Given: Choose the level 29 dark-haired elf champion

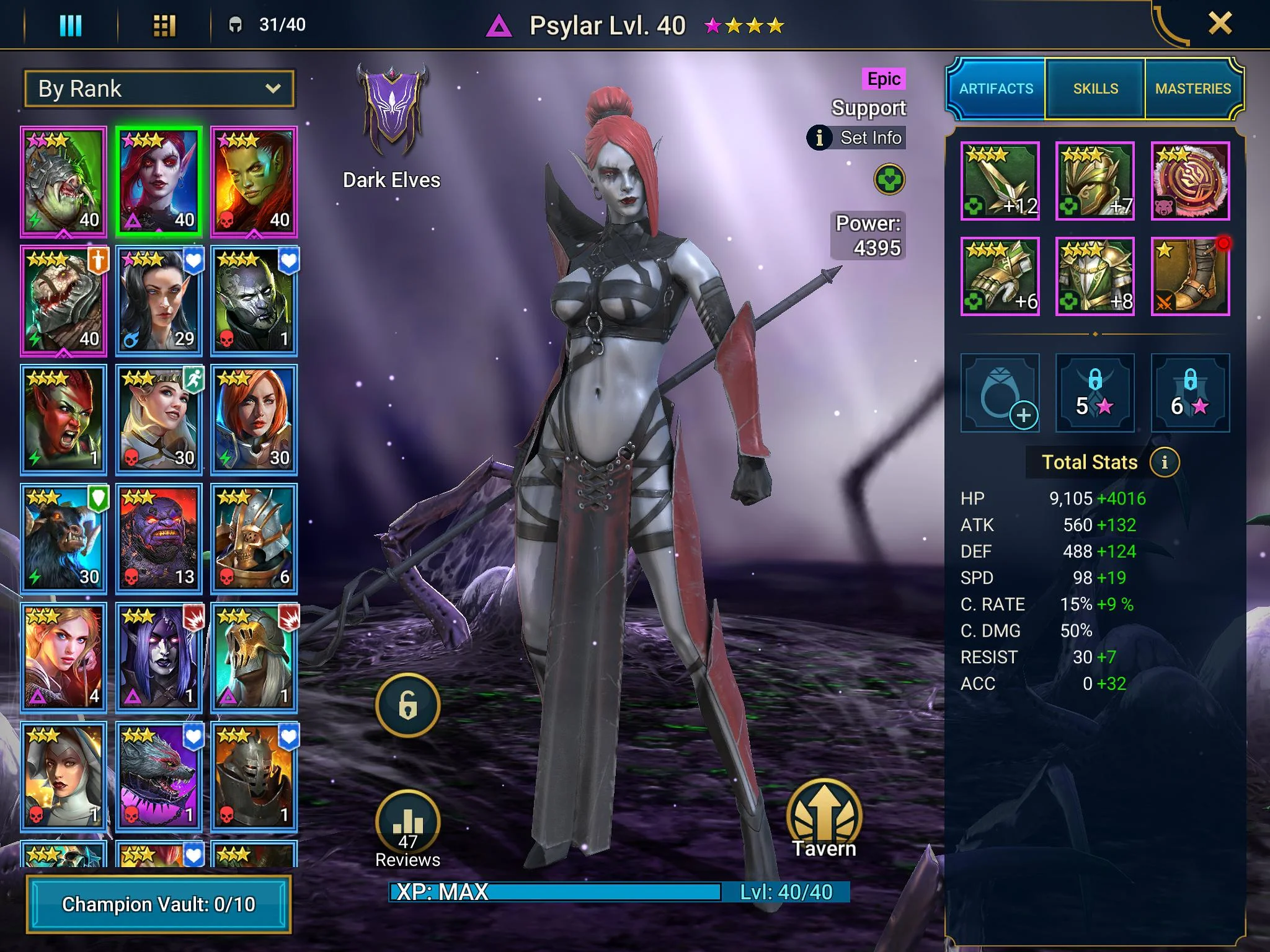Looking at the screenshot, I should coord(159,301).
